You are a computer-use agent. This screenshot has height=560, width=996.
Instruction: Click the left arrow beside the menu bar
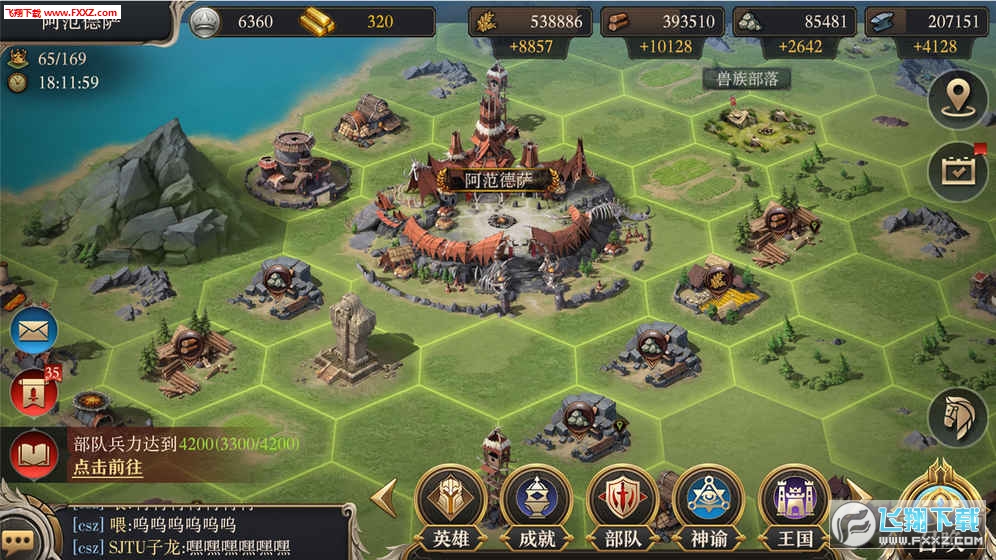pyautogui.click(x=385, y=497)
